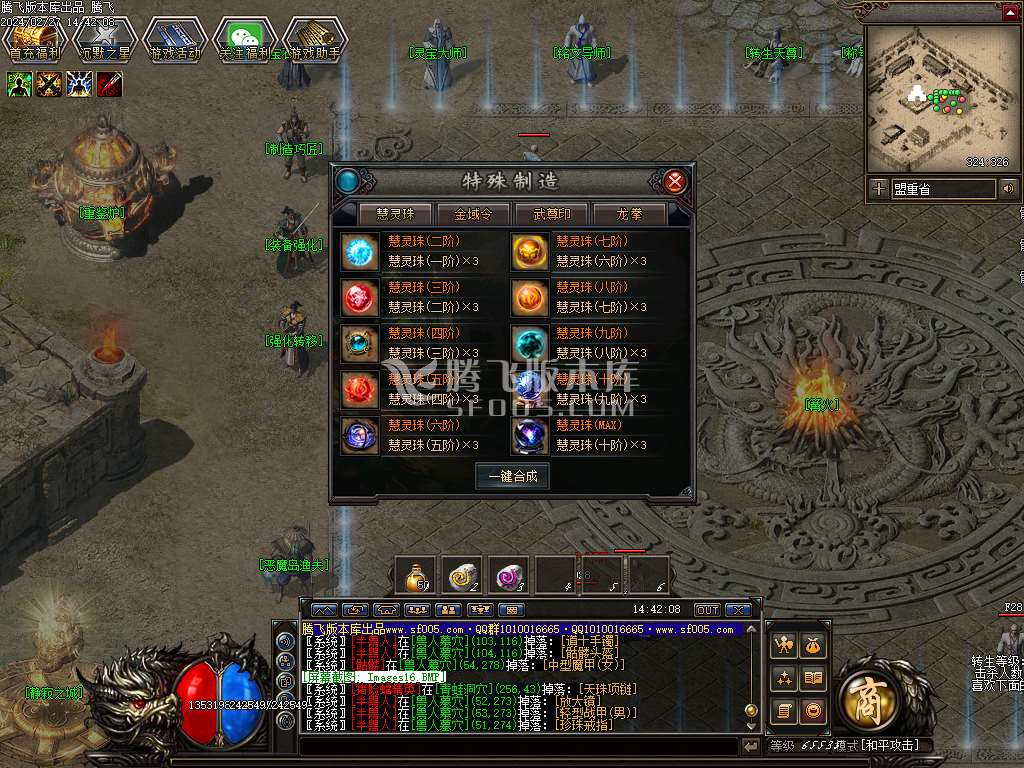Click the minimap

tap(938, 98)
